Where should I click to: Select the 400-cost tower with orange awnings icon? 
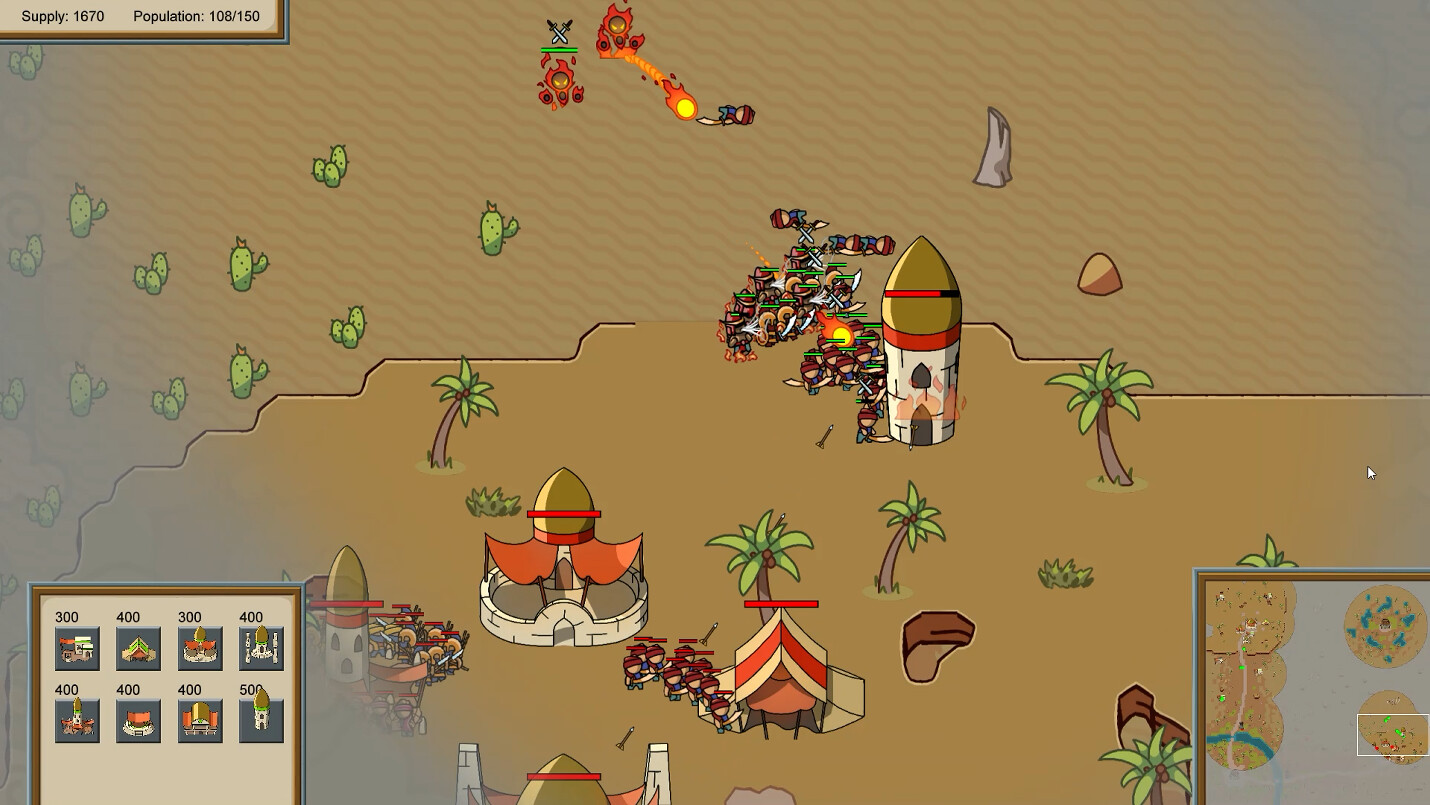pos(76,720)
